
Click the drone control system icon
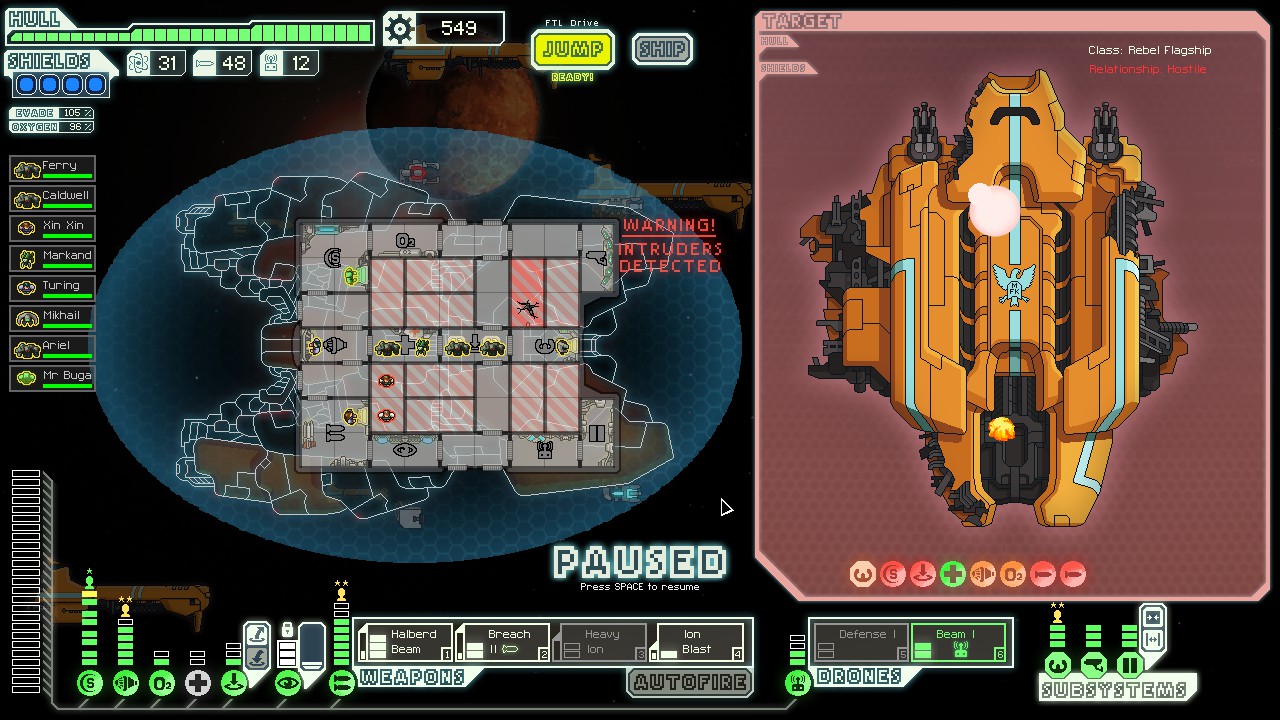[x=797, y=684]
